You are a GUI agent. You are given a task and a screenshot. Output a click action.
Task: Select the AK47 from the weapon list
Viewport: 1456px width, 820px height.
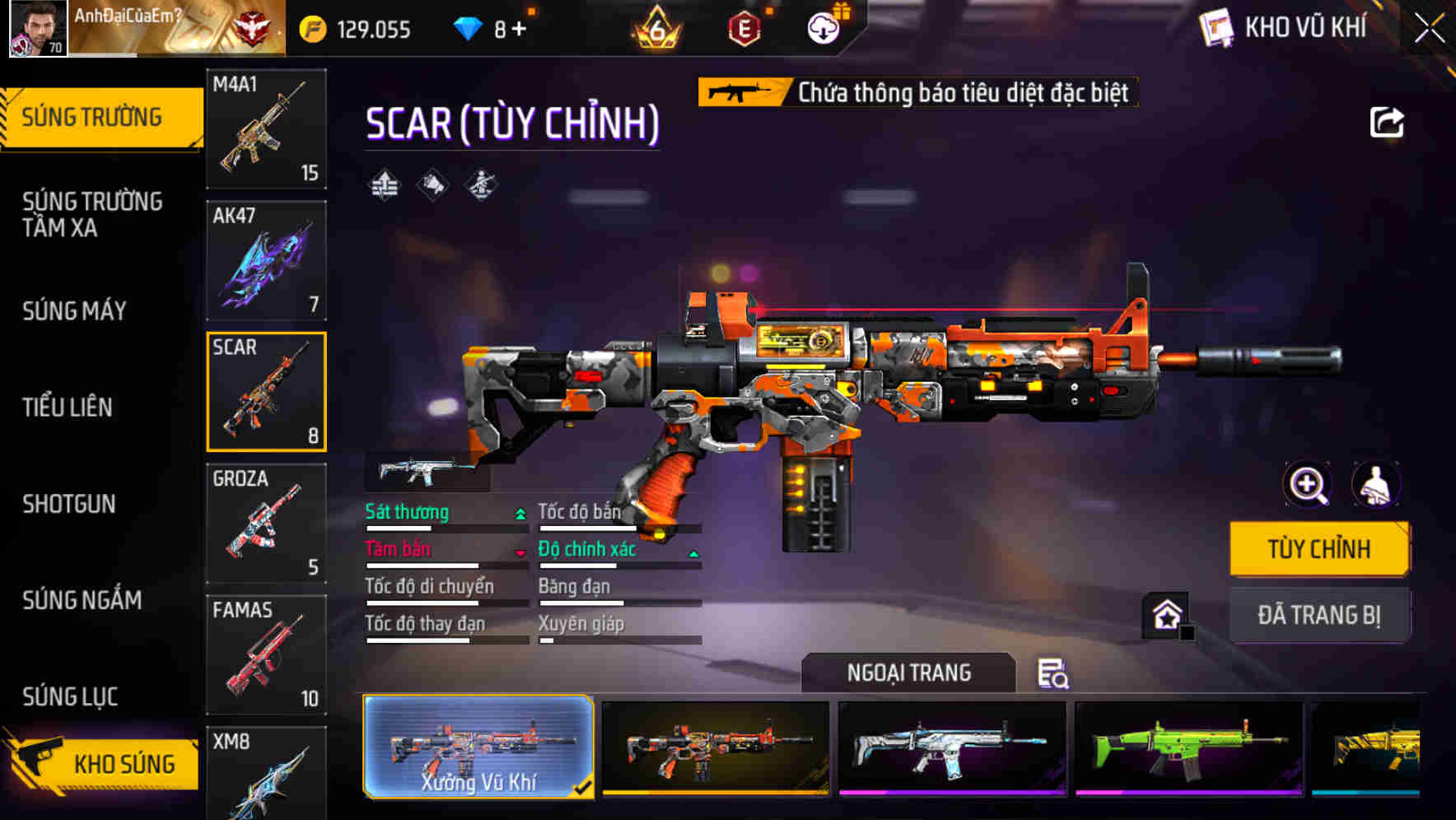pyautogui.click(x=265, y=259)
